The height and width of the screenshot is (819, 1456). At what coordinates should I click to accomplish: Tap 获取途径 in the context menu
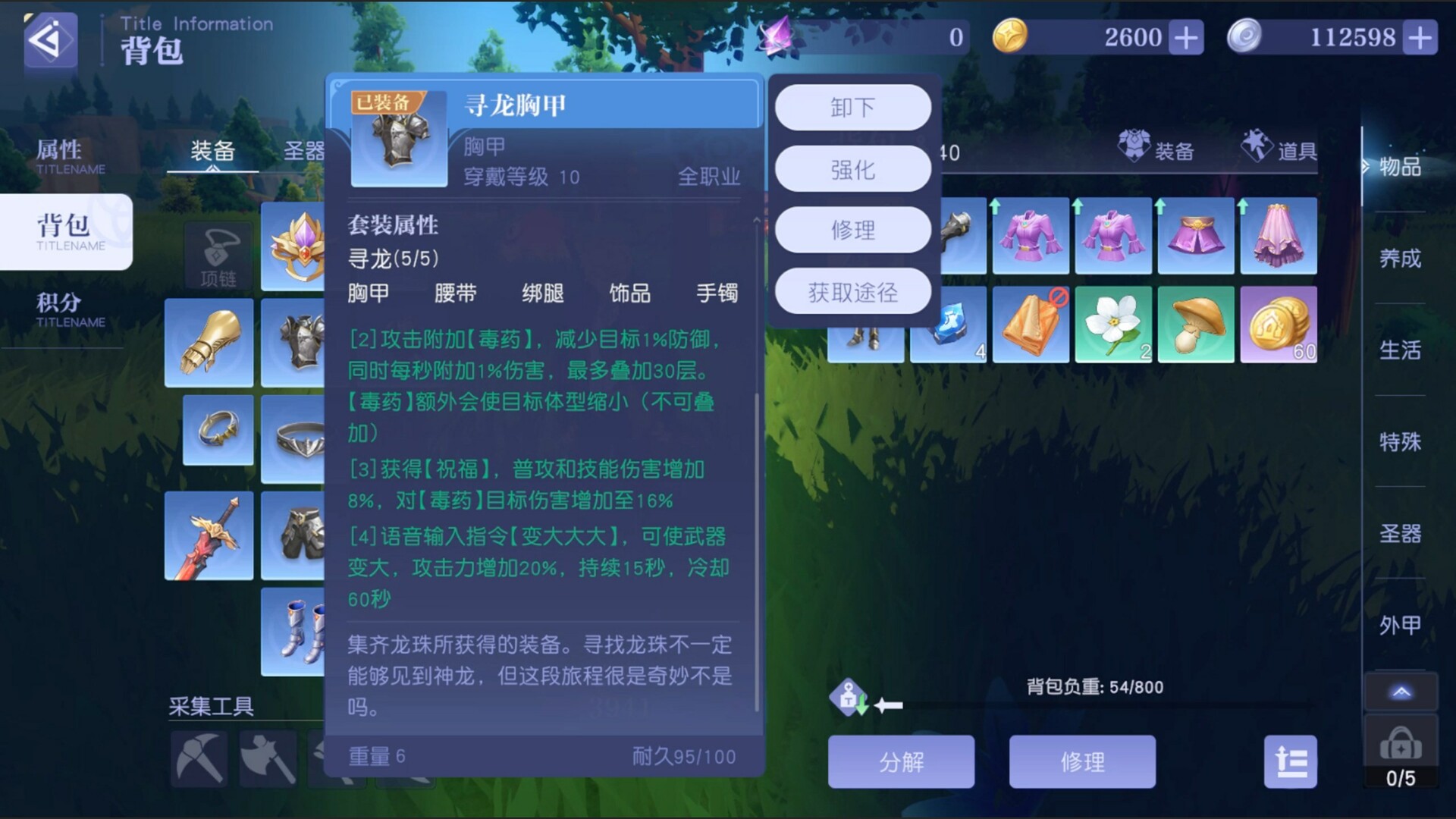(852, 290)
